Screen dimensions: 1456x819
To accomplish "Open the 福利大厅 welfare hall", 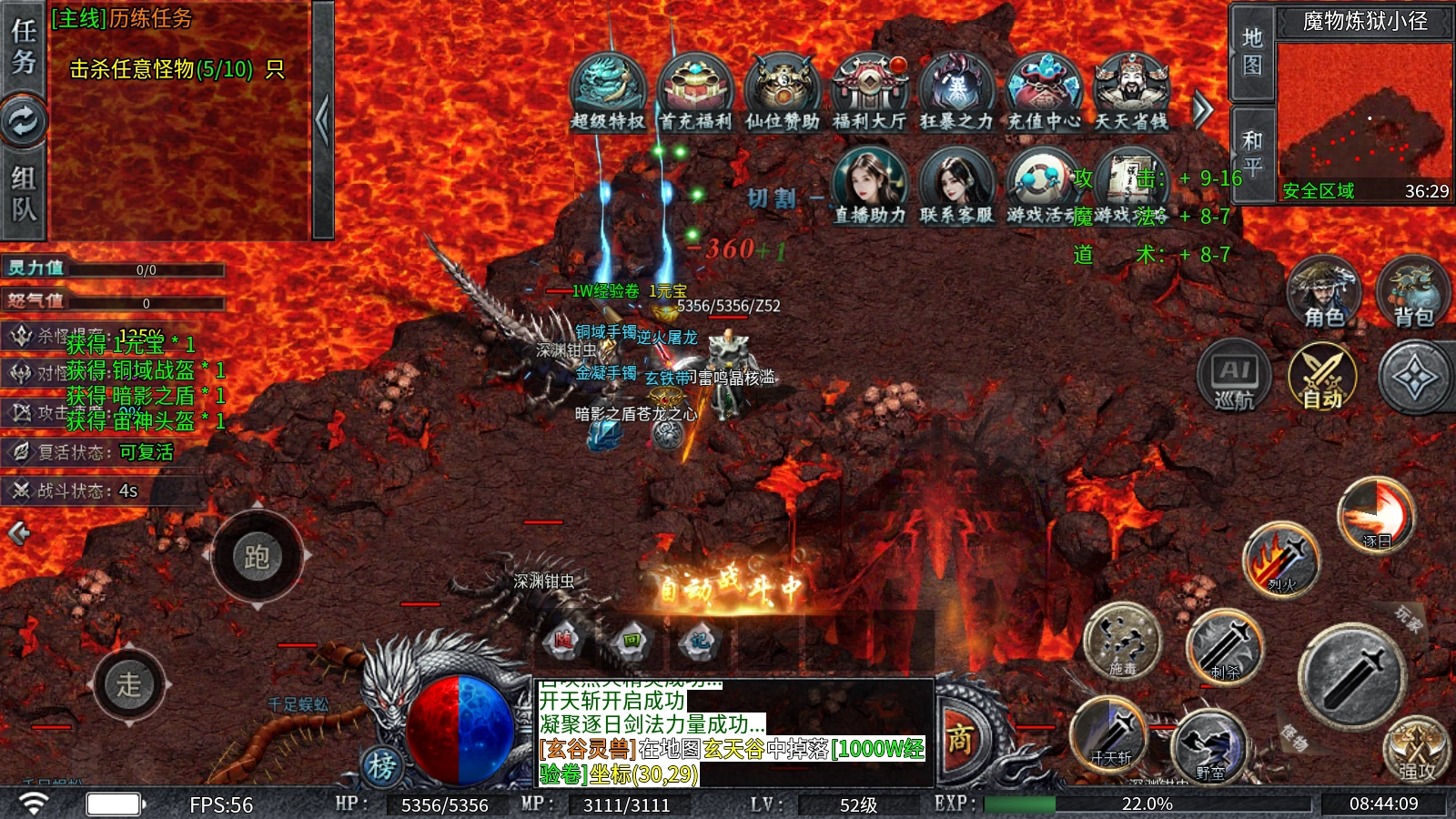I will [x=870, y=91].
